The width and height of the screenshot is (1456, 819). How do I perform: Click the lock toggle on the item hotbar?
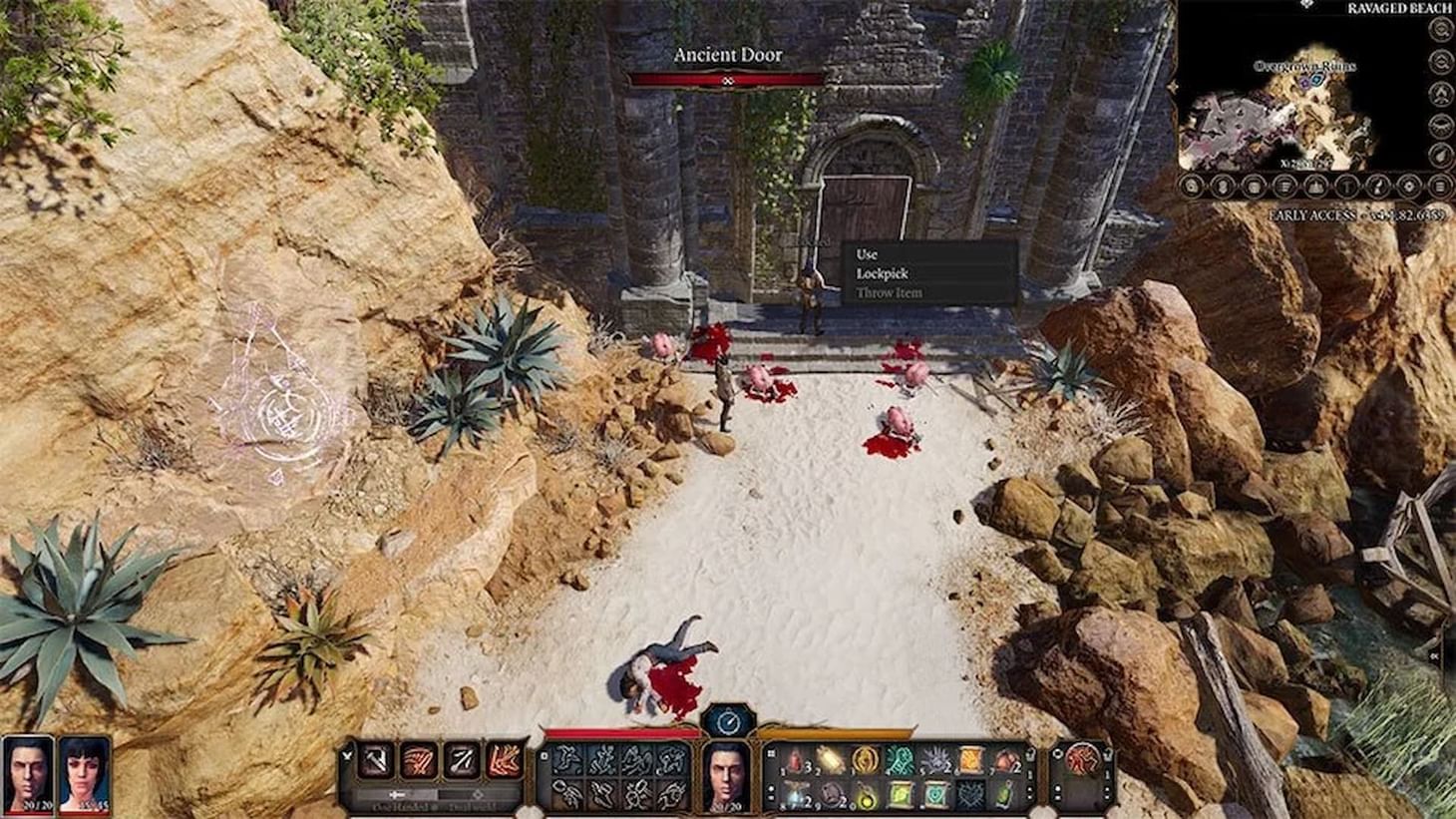tap(1031, 754)
